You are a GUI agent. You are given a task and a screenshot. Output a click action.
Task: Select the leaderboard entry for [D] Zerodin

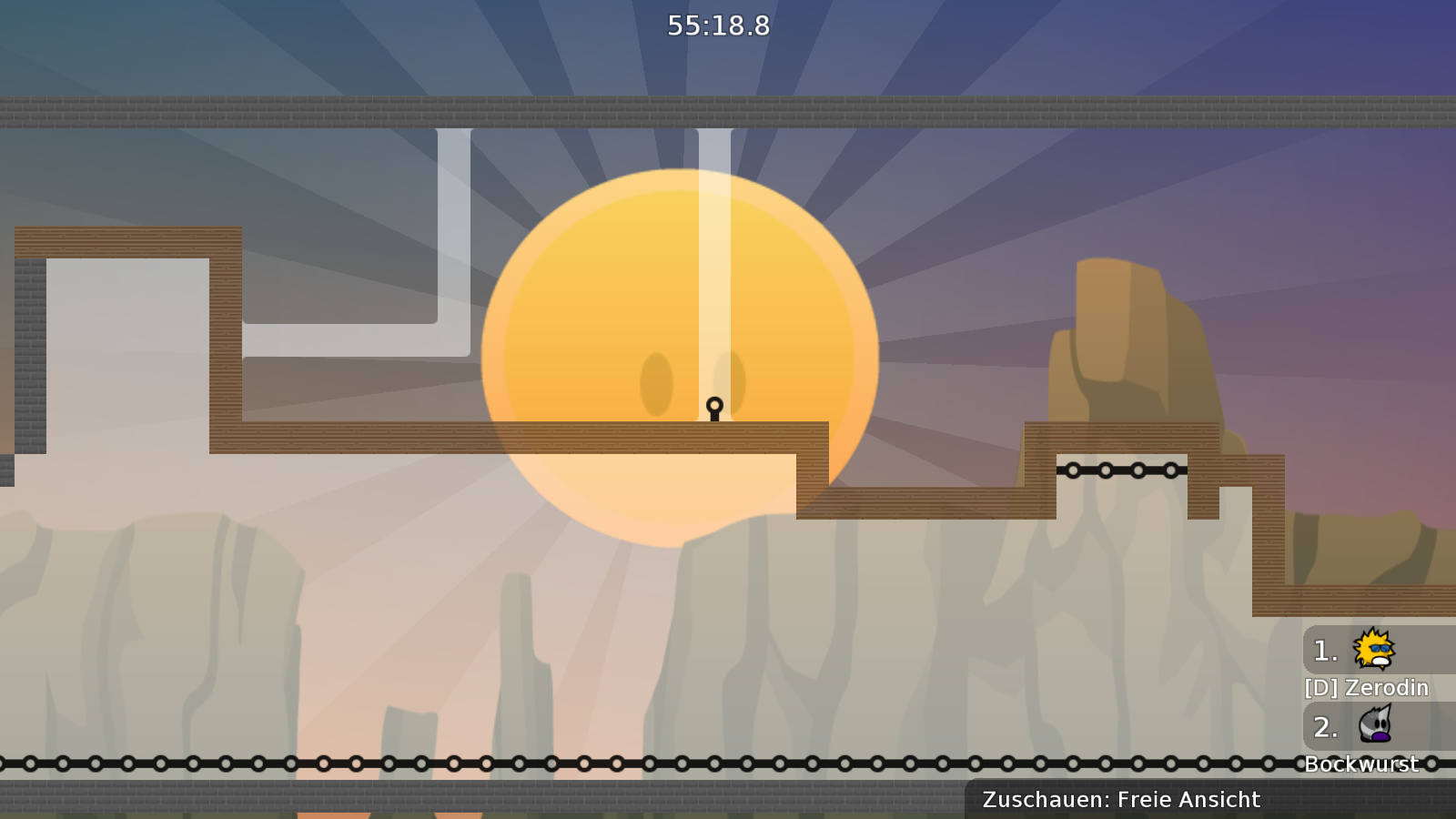point(1365,688)
